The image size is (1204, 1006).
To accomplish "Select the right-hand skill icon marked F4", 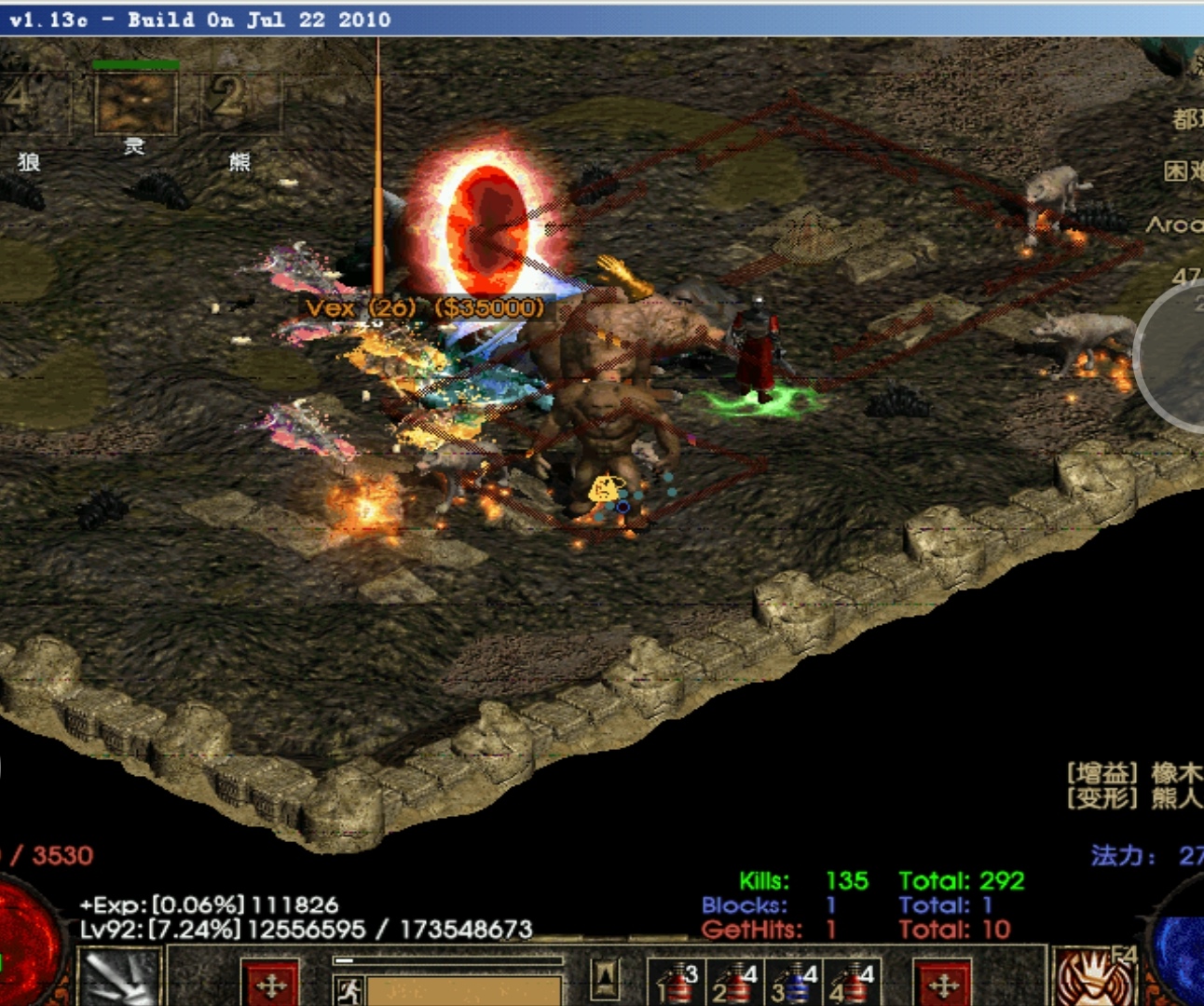I will click(1096, 978).
